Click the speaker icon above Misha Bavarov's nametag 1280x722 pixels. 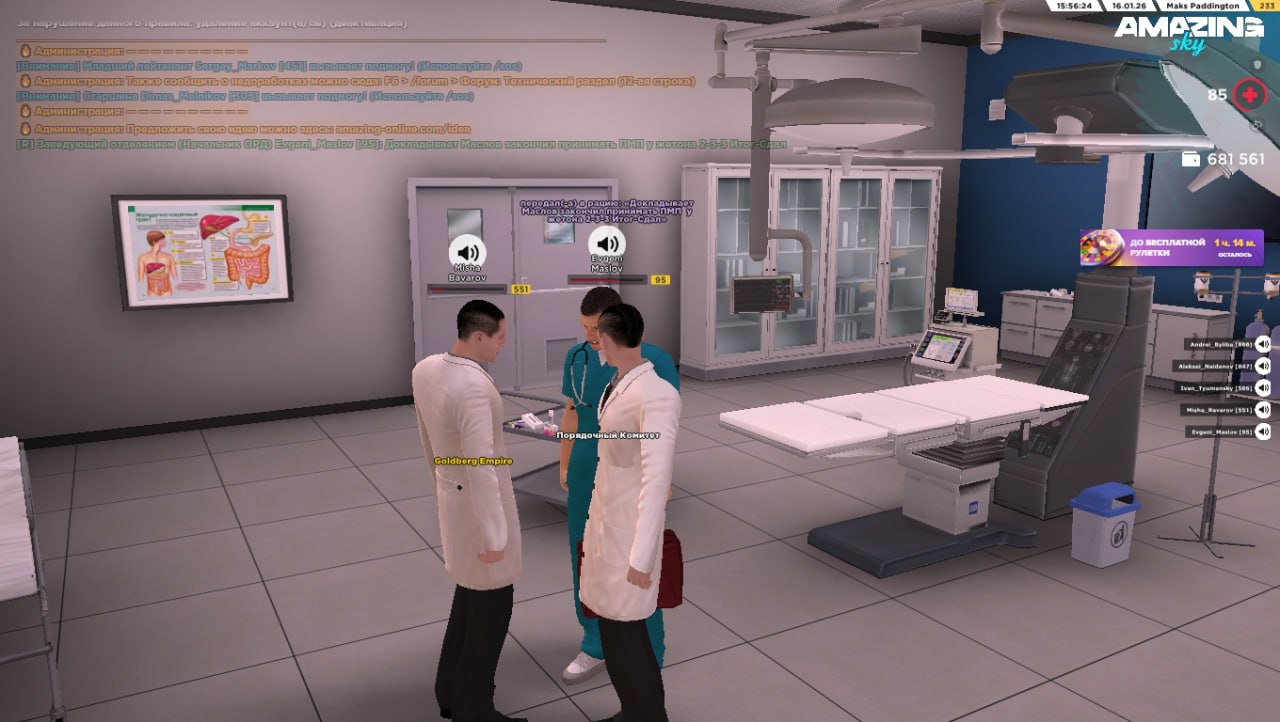coord(467,250)
